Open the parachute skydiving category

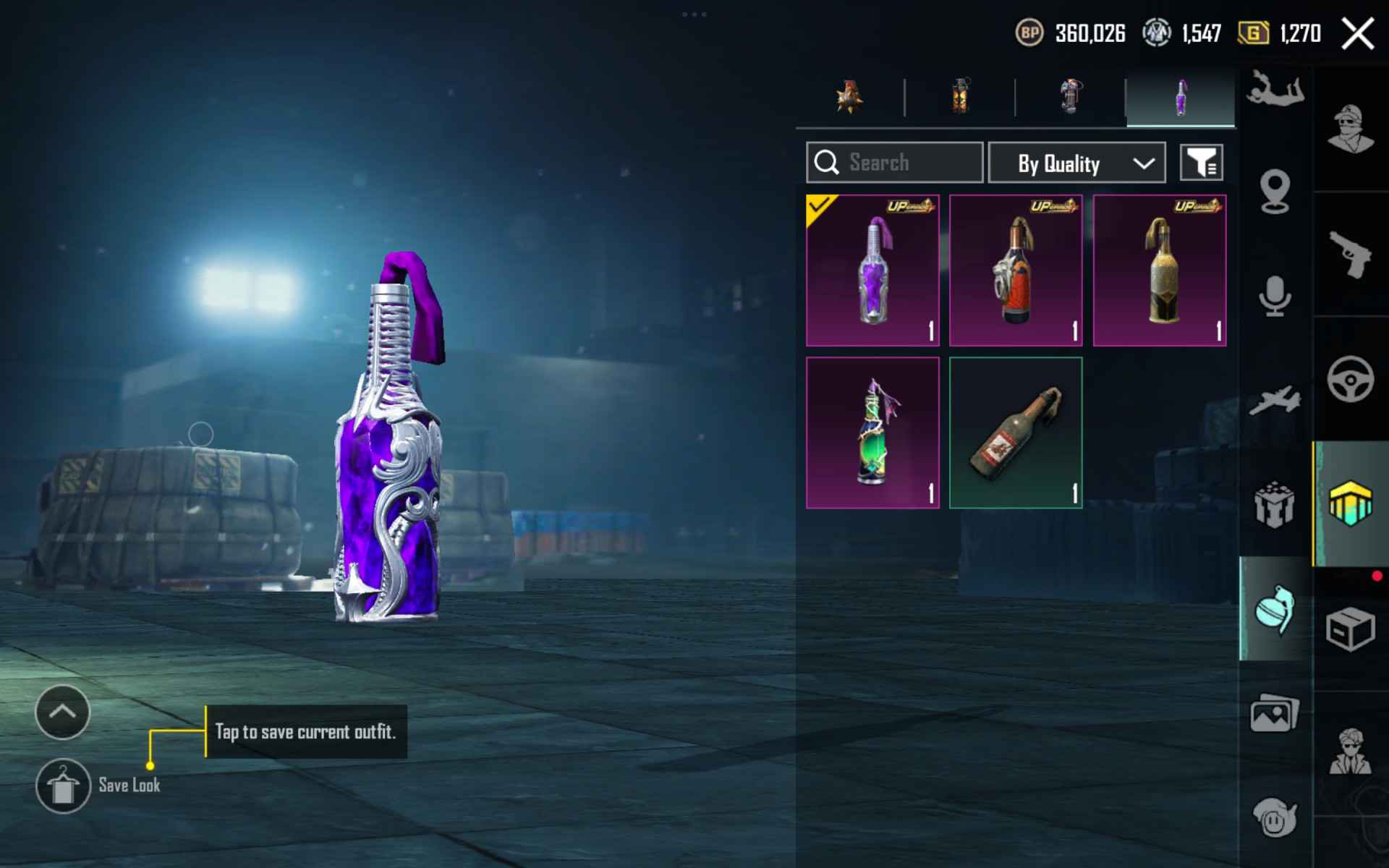tap(1275, 90)
